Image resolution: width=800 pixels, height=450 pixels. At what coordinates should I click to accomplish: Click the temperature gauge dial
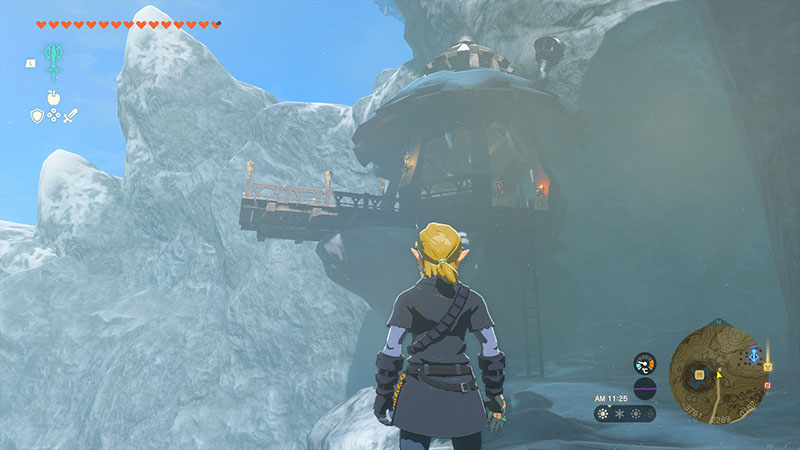[x=645, y=363]
